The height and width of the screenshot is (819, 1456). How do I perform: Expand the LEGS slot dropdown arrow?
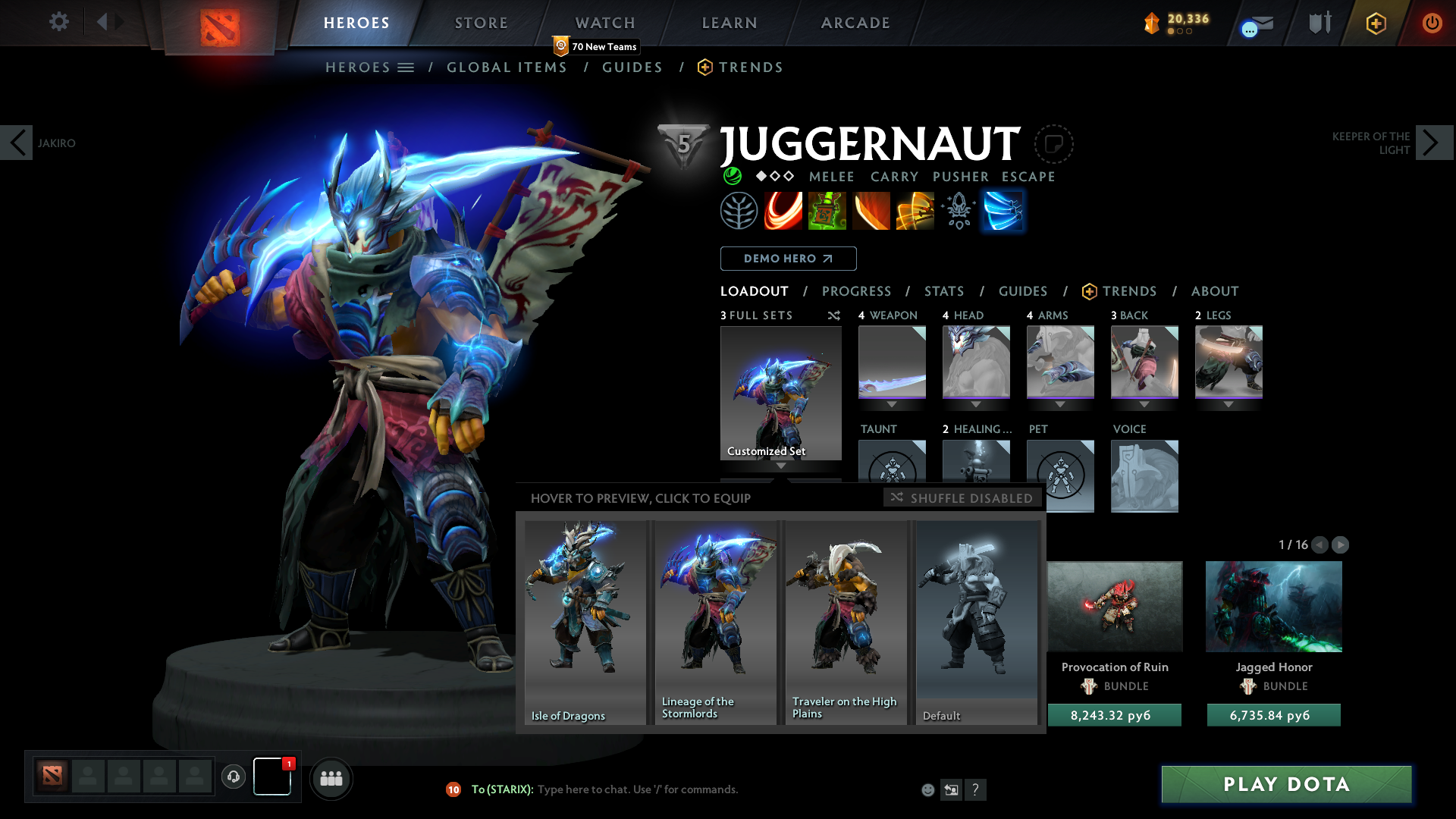pos(1228,404)
